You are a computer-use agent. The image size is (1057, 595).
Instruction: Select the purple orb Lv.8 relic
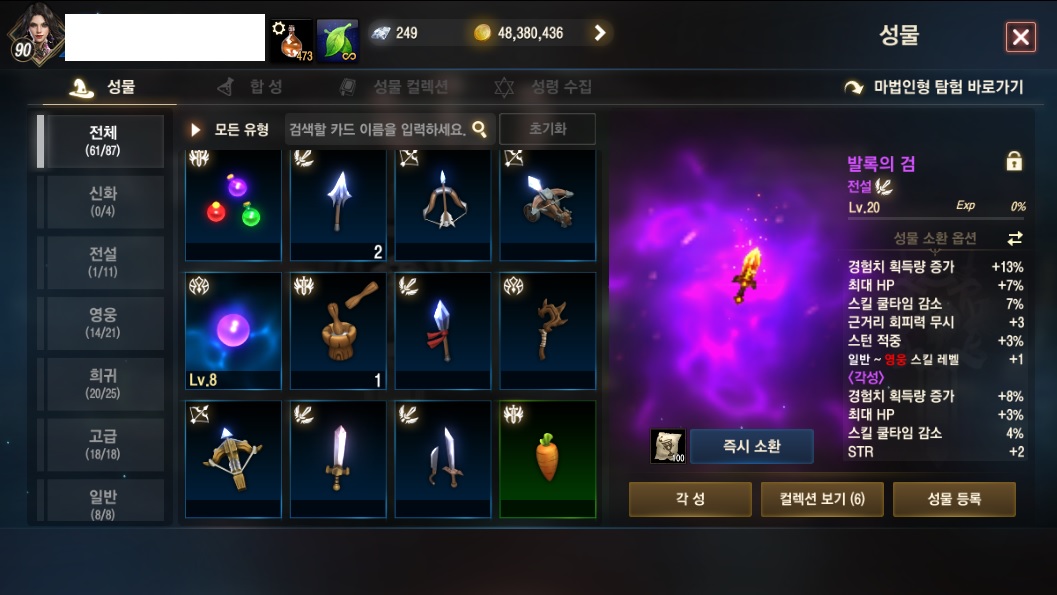233,330
